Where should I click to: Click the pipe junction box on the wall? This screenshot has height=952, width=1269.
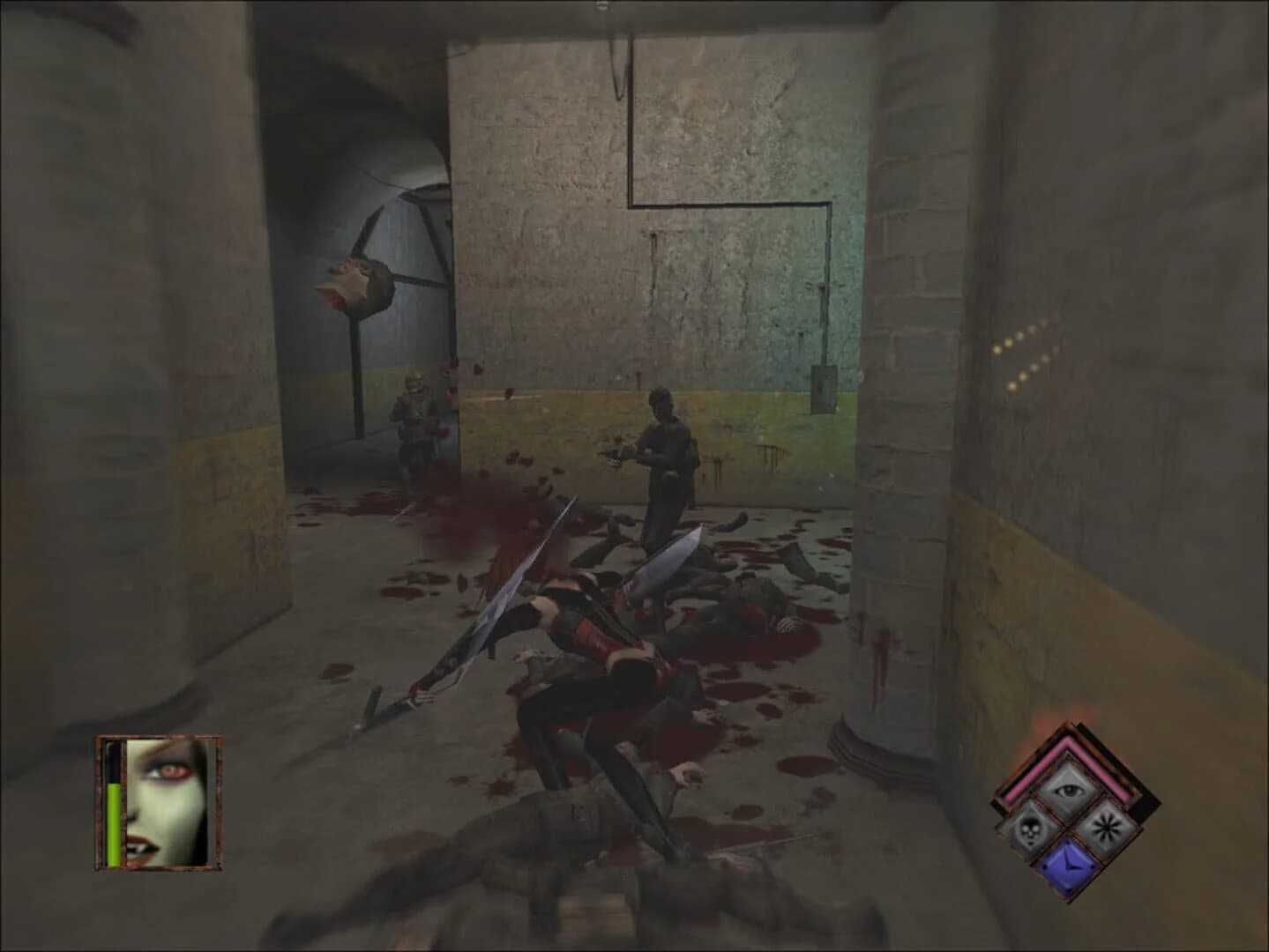pos(825,390)
